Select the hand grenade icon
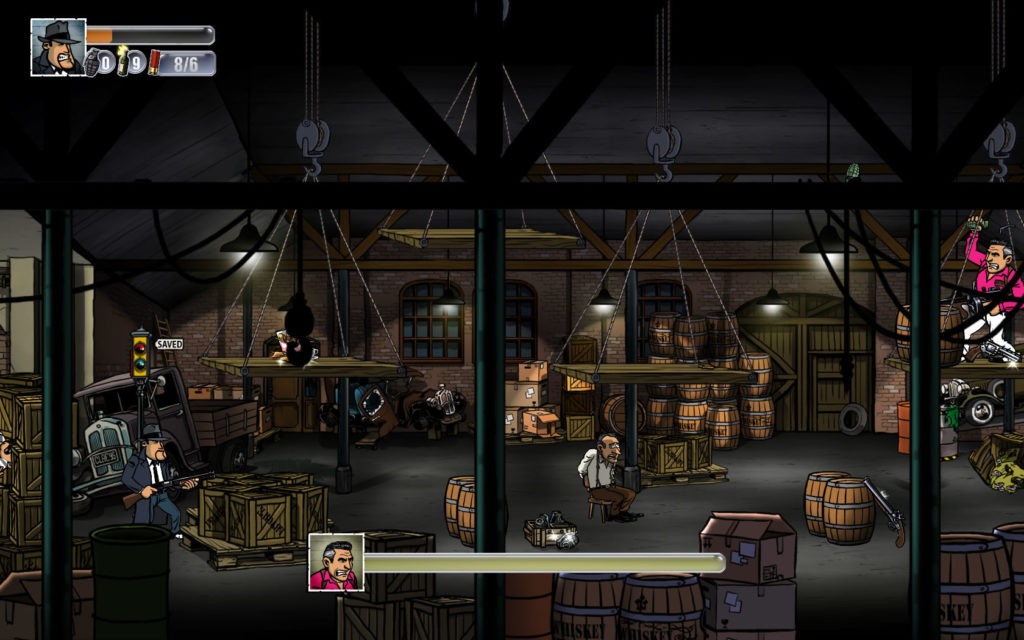The image size is (1024, 640). coord(93,63)
